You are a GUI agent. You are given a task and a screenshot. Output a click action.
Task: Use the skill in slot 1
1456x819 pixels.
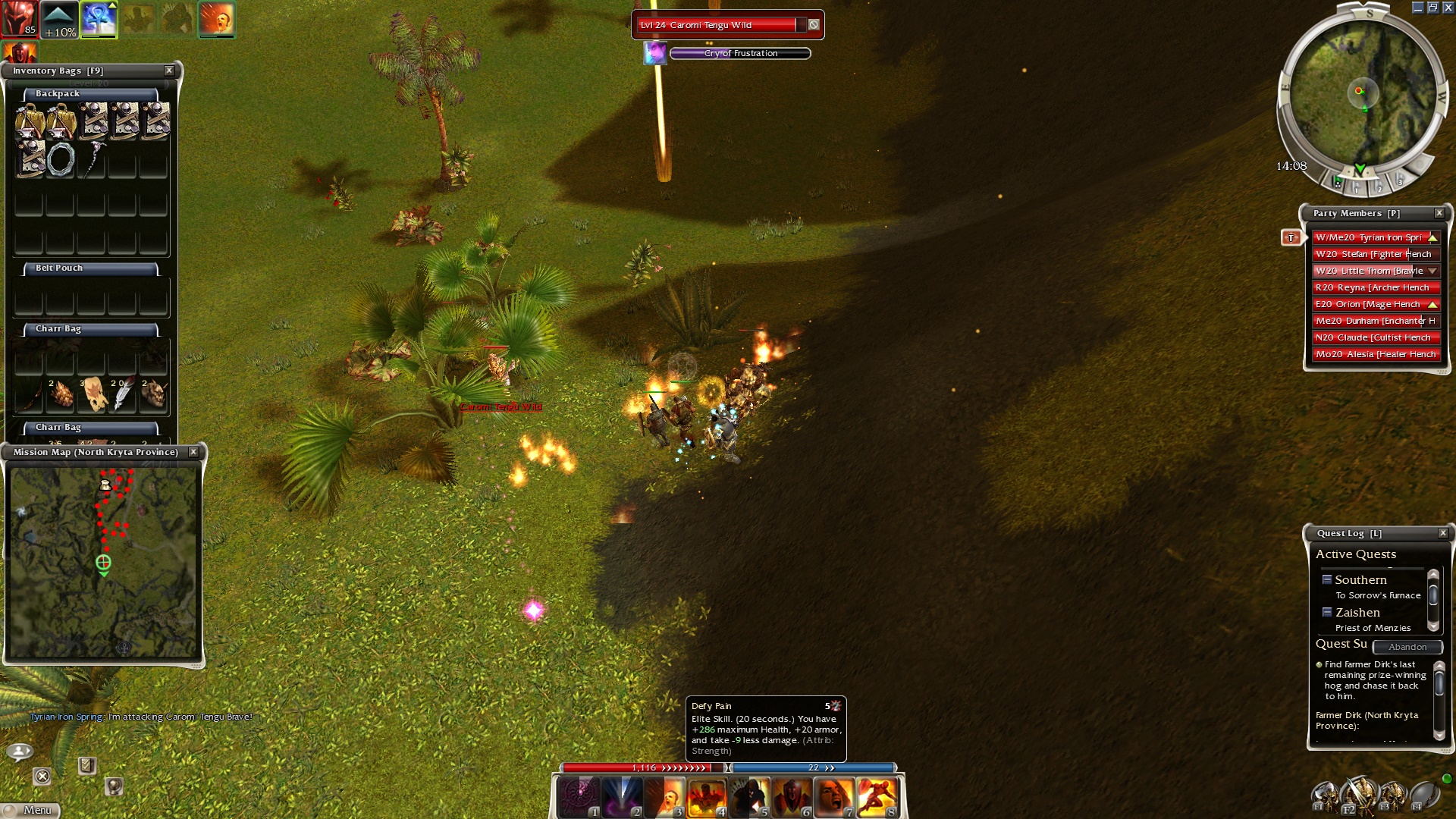pos(579,798)
